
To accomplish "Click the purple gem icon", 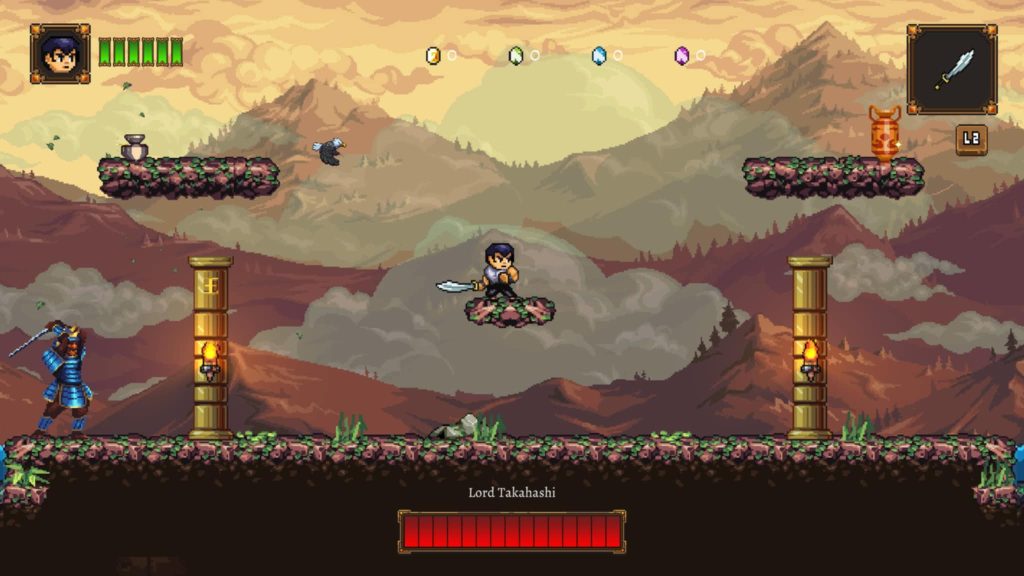I will coord(682,55).
